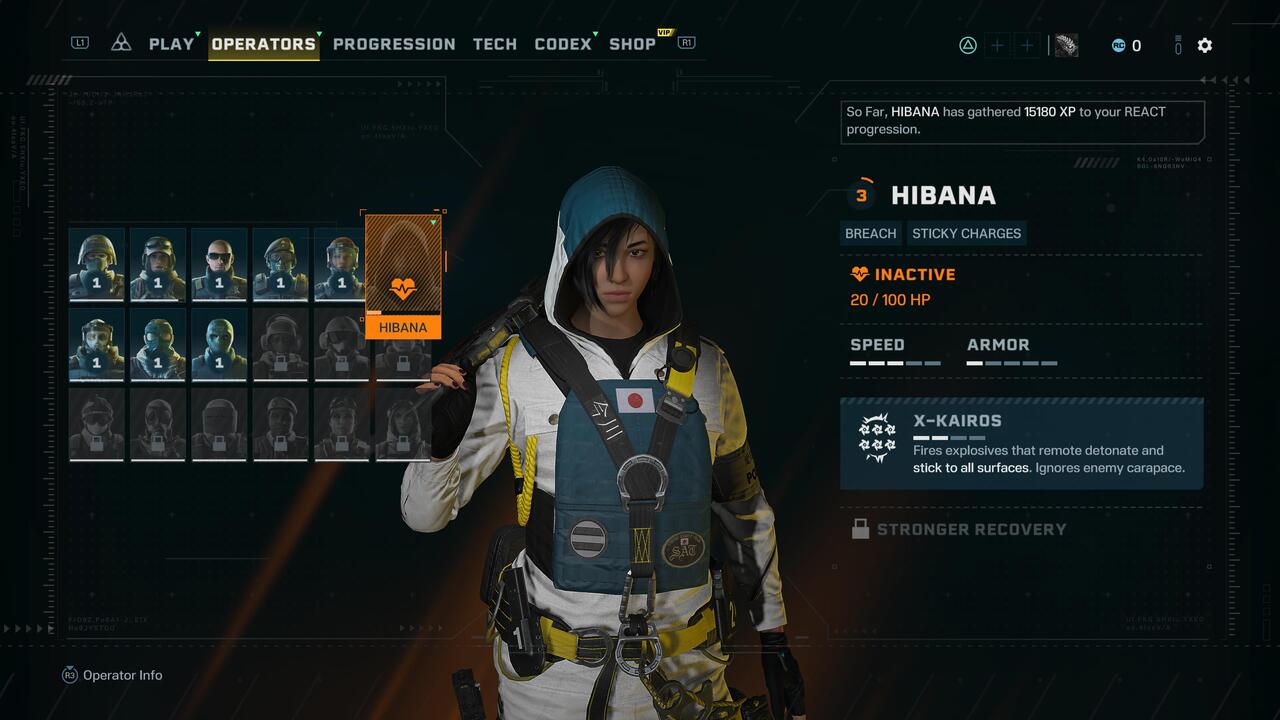Select the OPERATORS tab

[x=264, y=44]
